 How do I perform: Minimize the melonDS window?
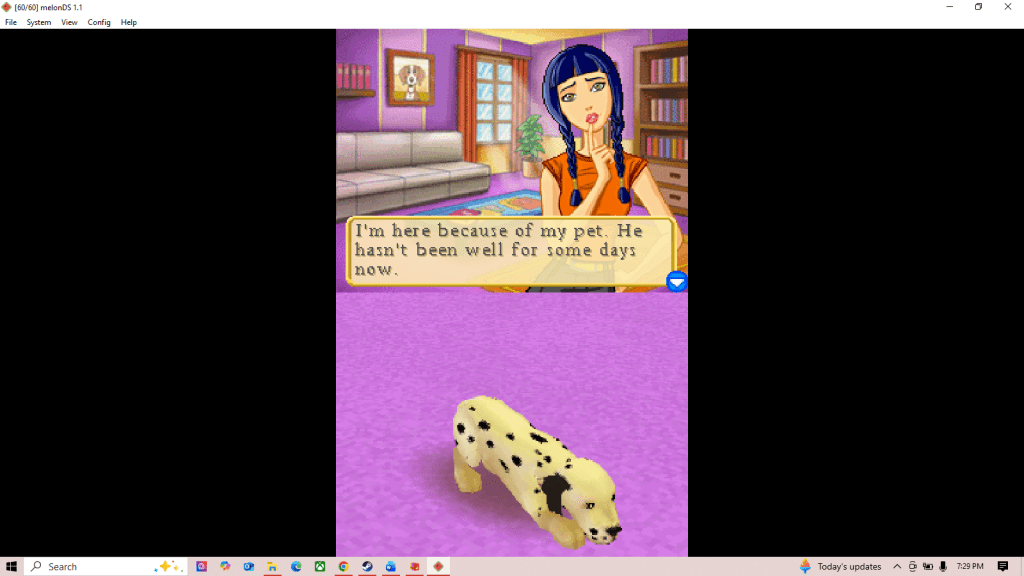pyautogui.click(x=949, y=7)
